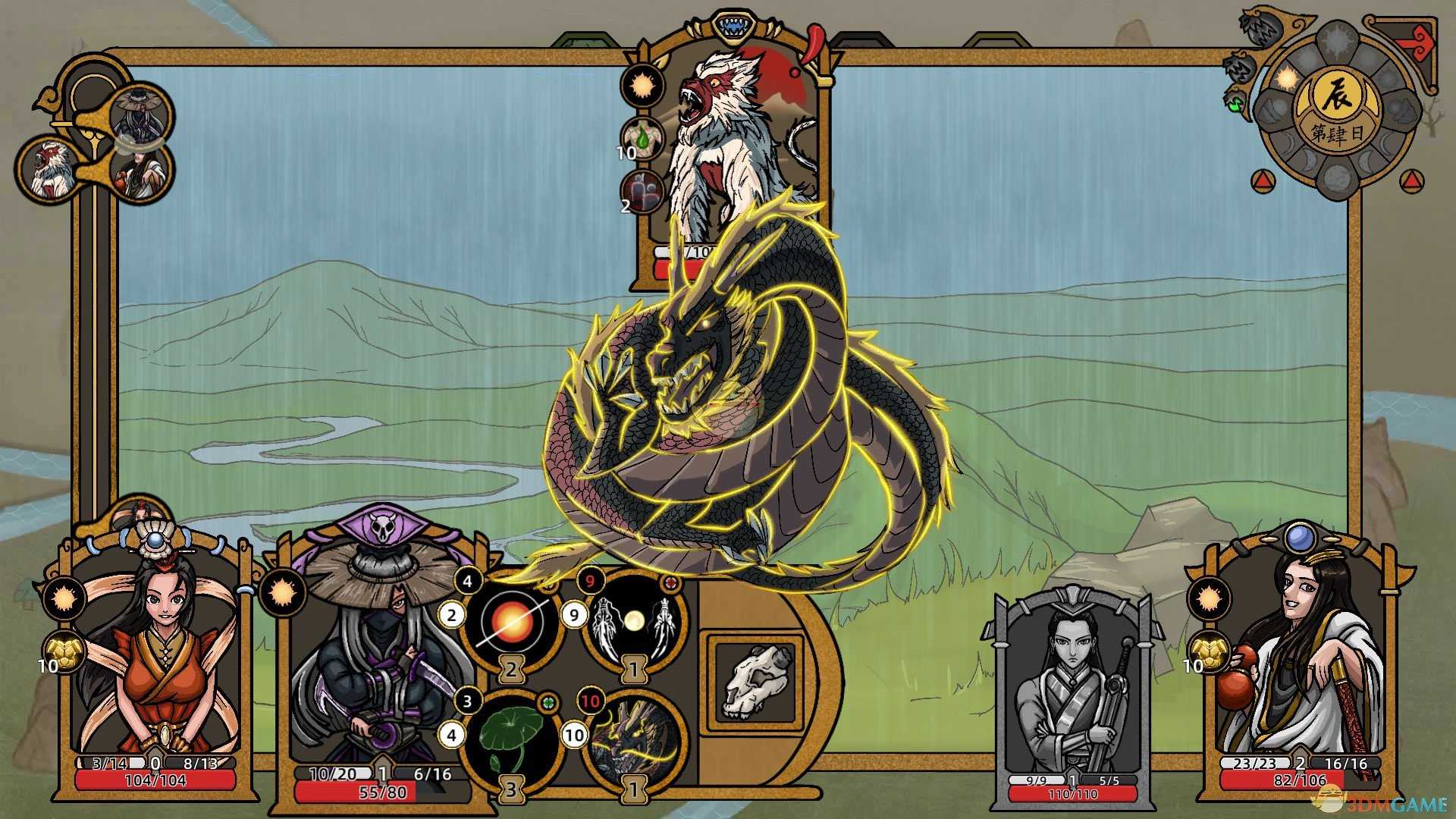The height and width of the screenshot is (819, 1456).
Task: Click the red triangle left of the dial
Action: (x=1260, y=180)
